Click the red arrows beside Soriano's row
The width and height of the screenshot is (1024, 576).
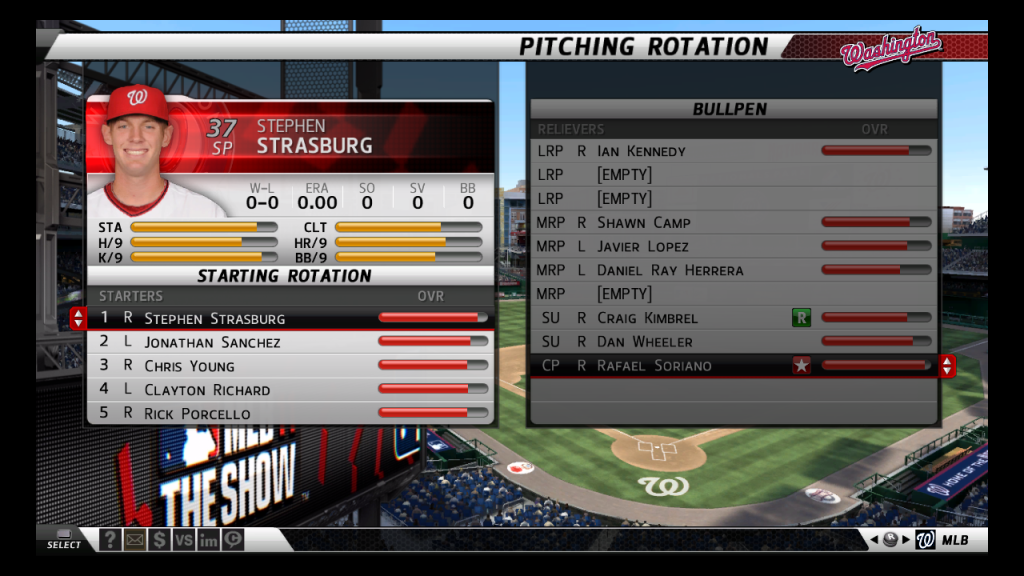(947, 366)
